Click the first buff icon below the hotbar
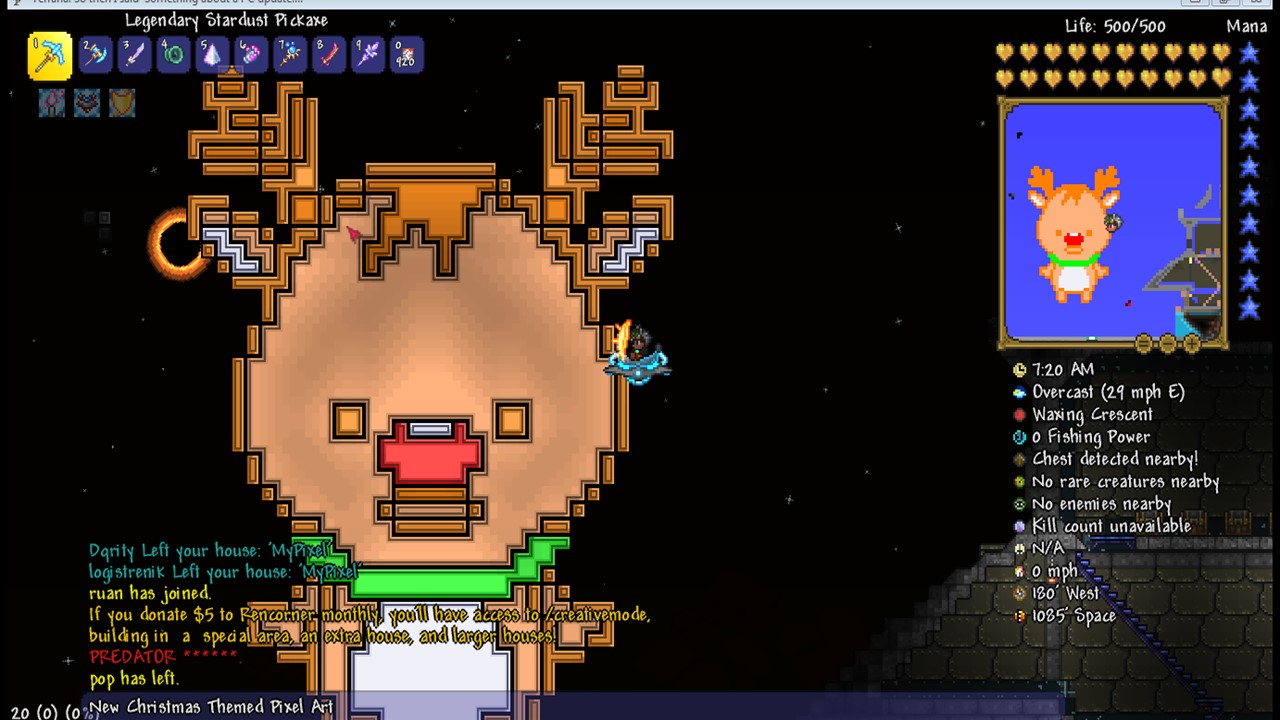 [52, 103]
